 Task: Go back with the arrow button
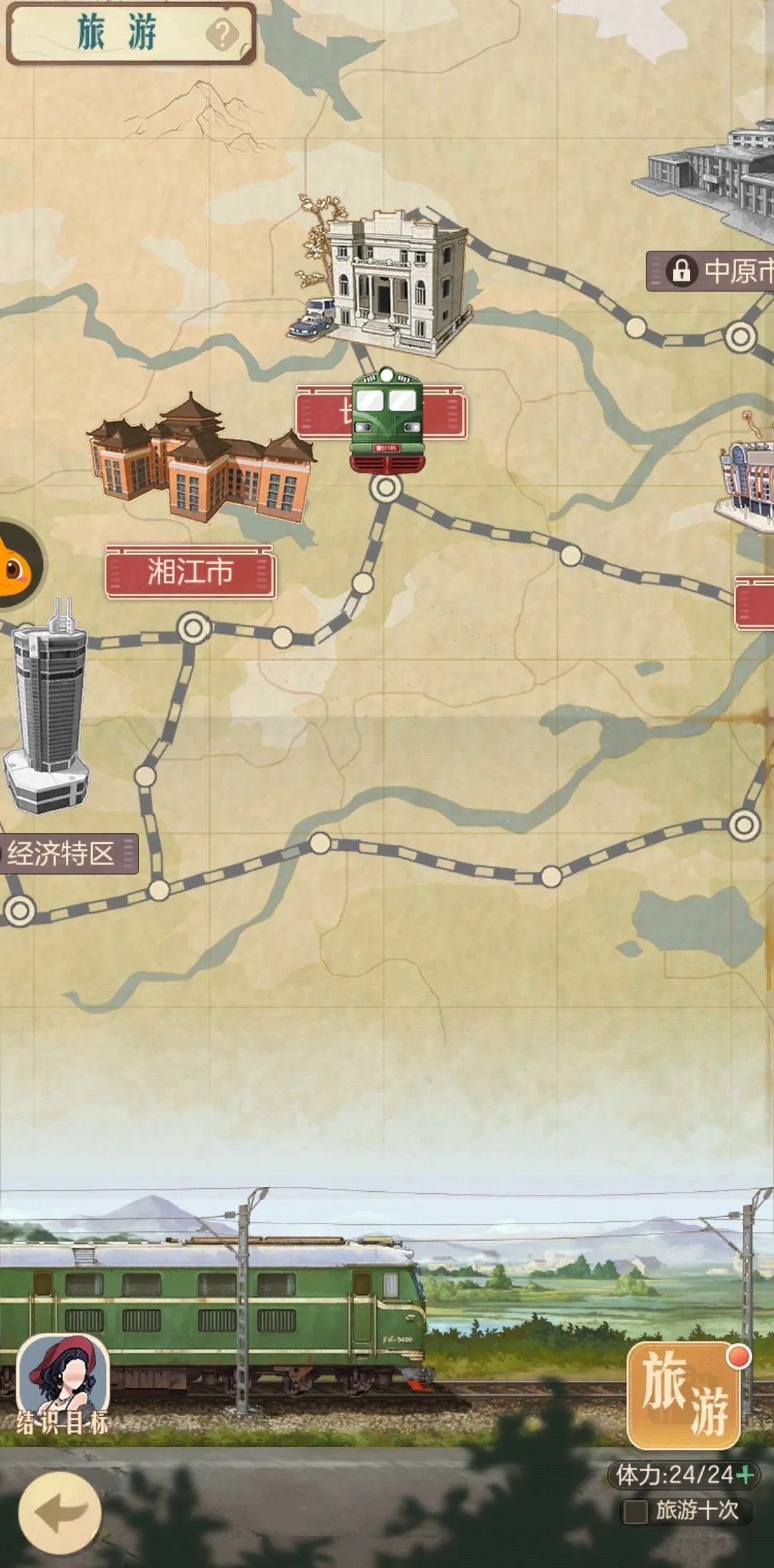(59, 1511)
